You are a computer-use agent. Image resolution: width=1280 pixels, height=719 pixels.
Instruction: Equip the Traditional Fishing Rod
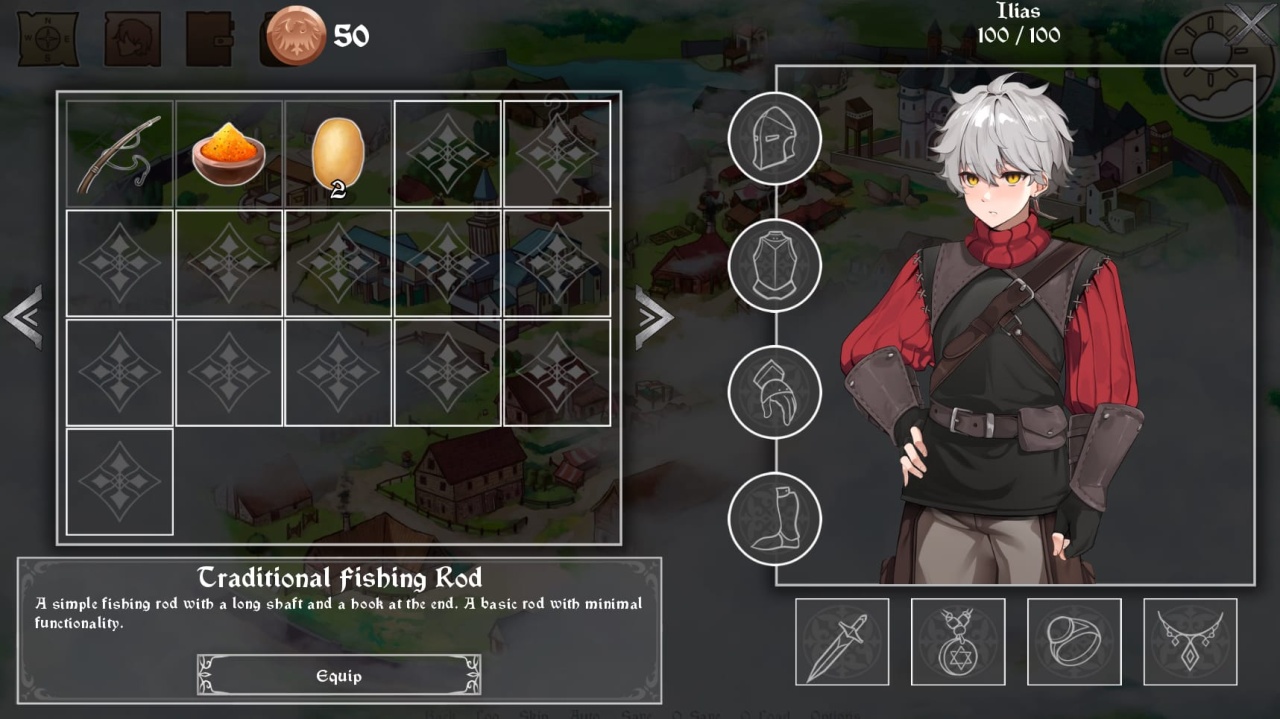click(339, 676)
